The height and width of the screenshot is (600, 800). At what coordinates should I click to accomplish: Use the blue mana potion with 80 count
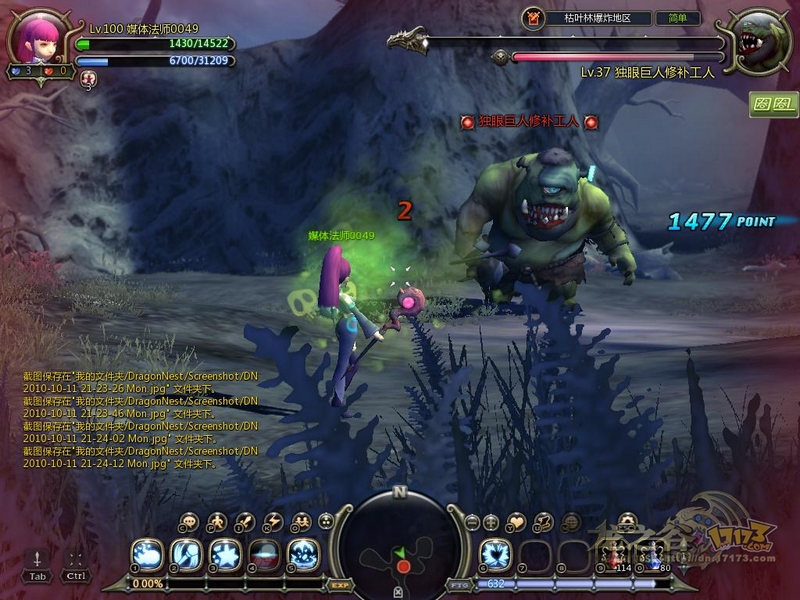point(652,556)
